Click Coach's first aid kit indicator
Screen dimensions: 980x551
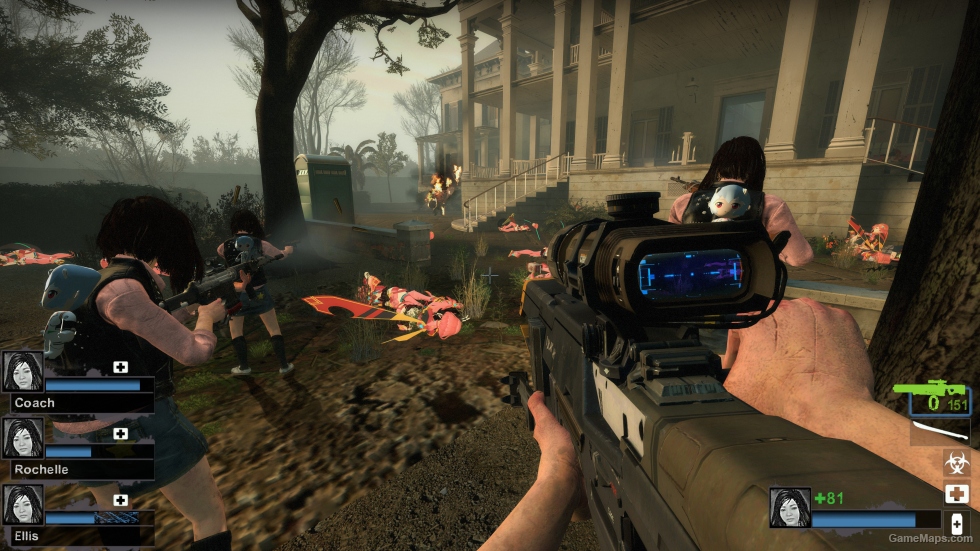point(121,367)
